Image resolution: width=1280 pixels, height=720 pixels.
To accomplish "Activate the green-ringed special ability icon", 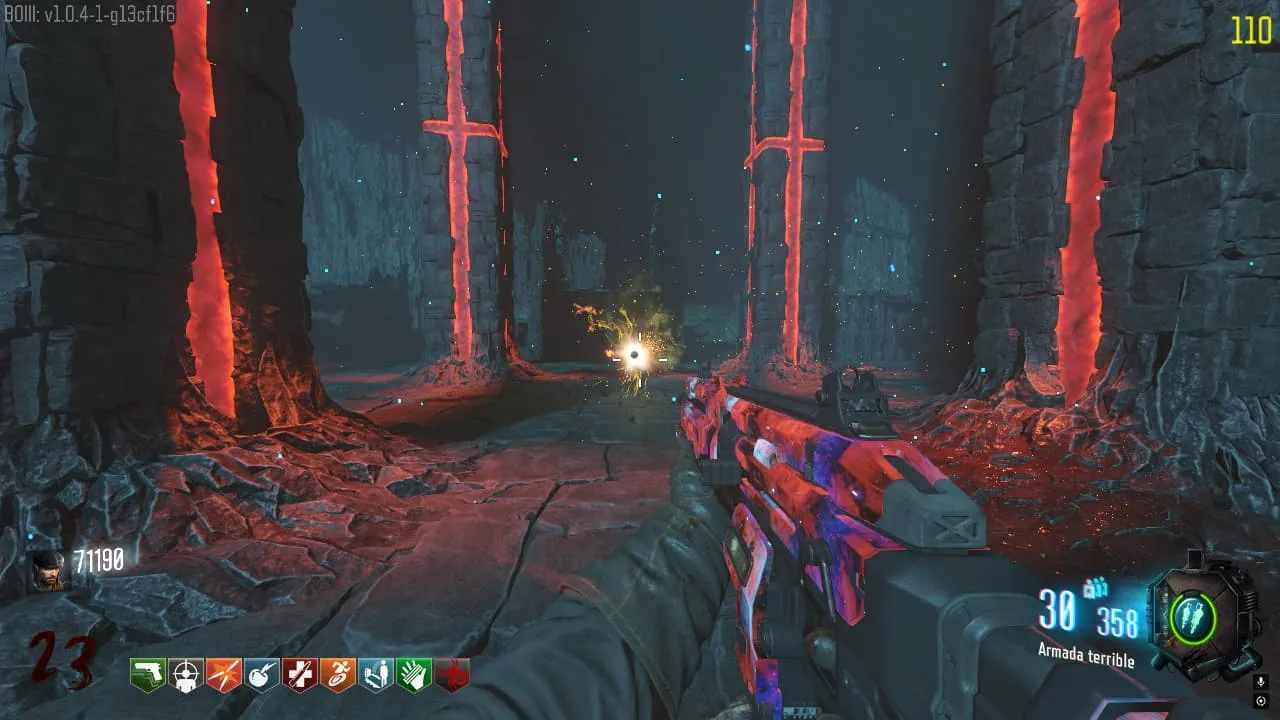I will [x=1193, y=617].
